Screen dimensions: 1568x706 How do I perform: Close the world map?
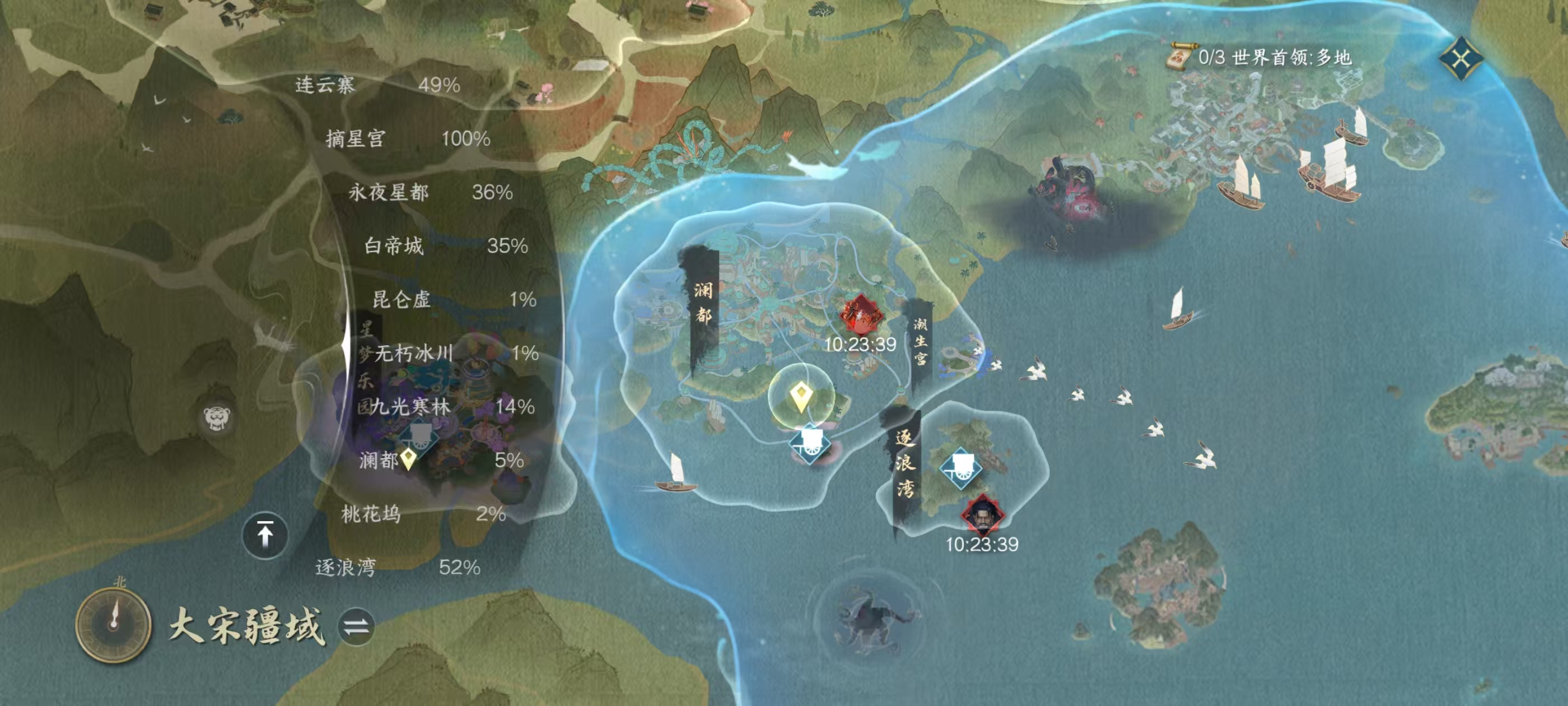1461,58
